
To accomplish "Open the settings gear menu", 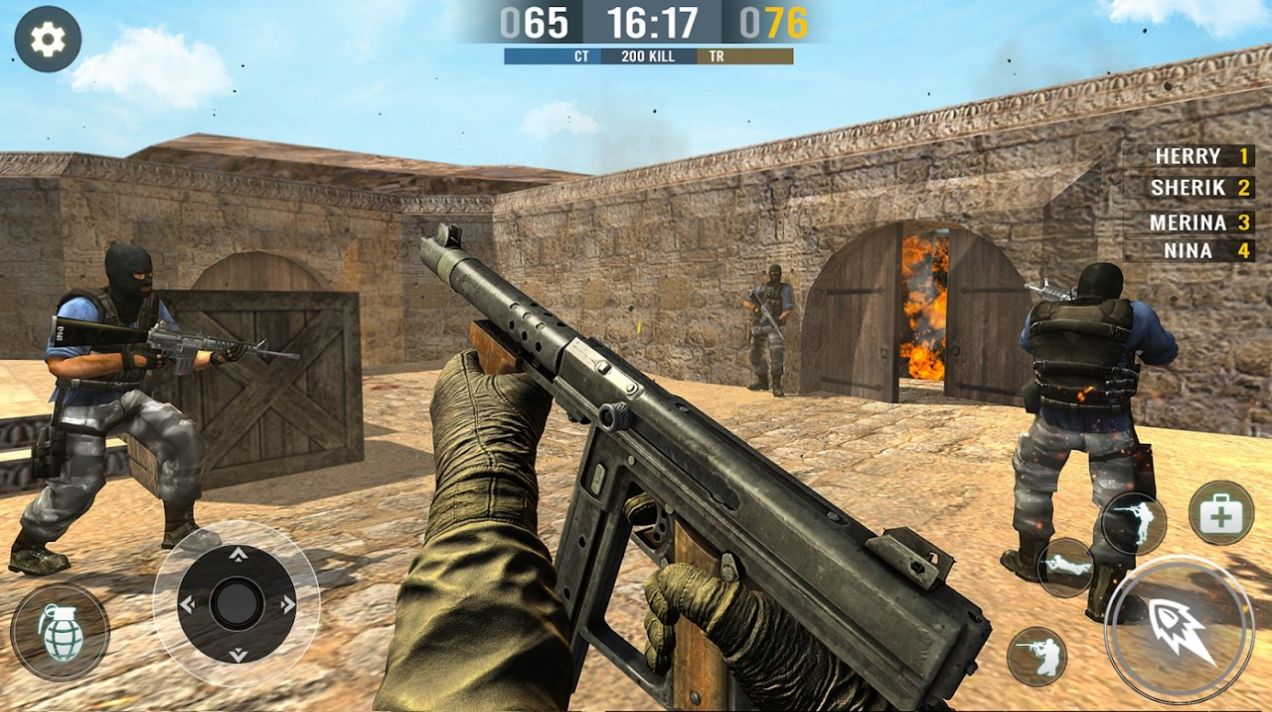I will point(47,39).
